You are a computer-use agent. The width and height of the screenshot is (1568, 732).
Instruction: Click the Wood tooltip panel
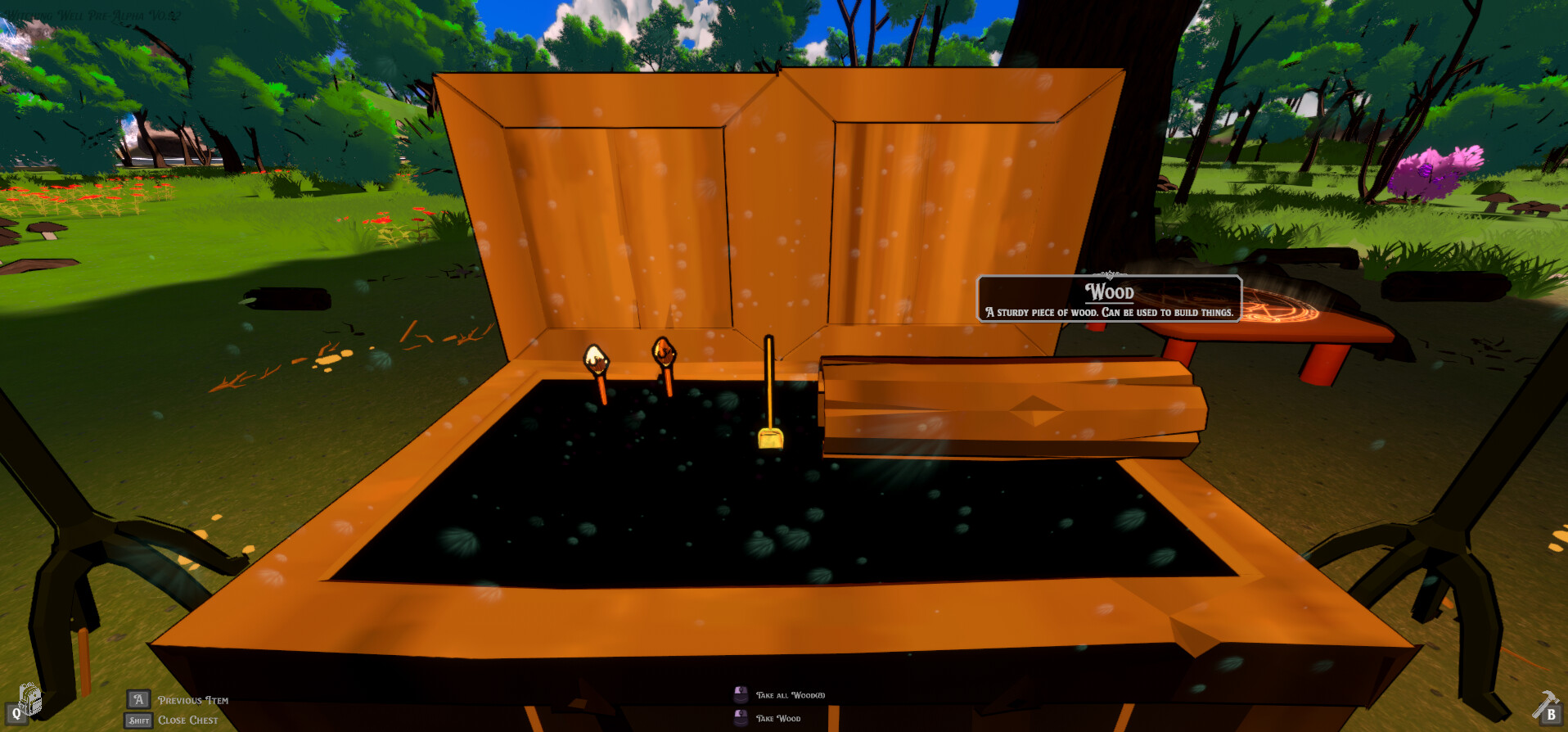pyautogui.click(x=1109, y=300)
